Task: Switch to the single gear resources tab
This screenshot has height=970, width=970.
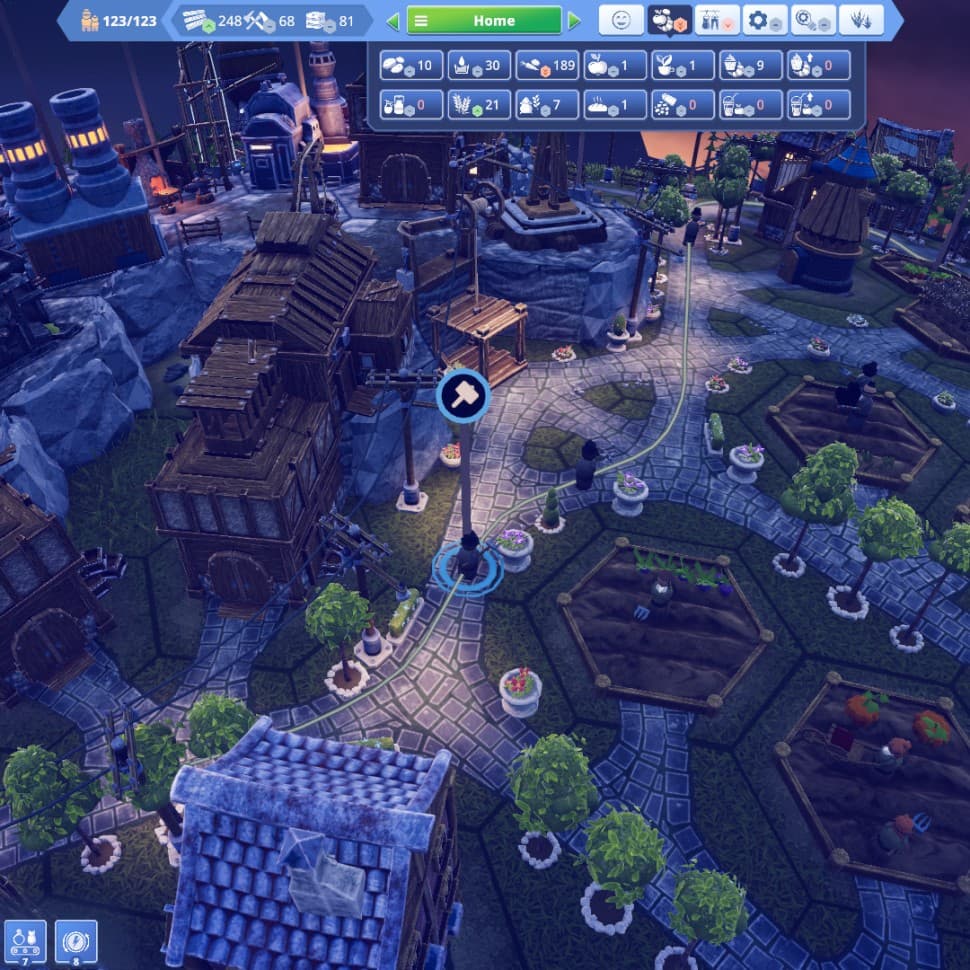Action: 765,20
